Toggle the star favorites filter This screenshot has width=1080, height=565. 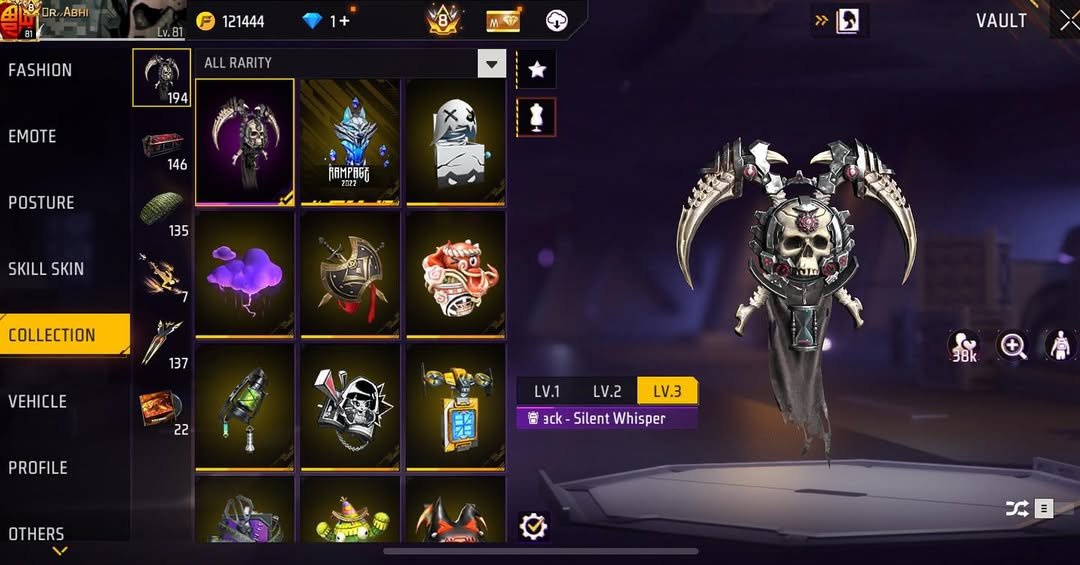click(537, 69)
